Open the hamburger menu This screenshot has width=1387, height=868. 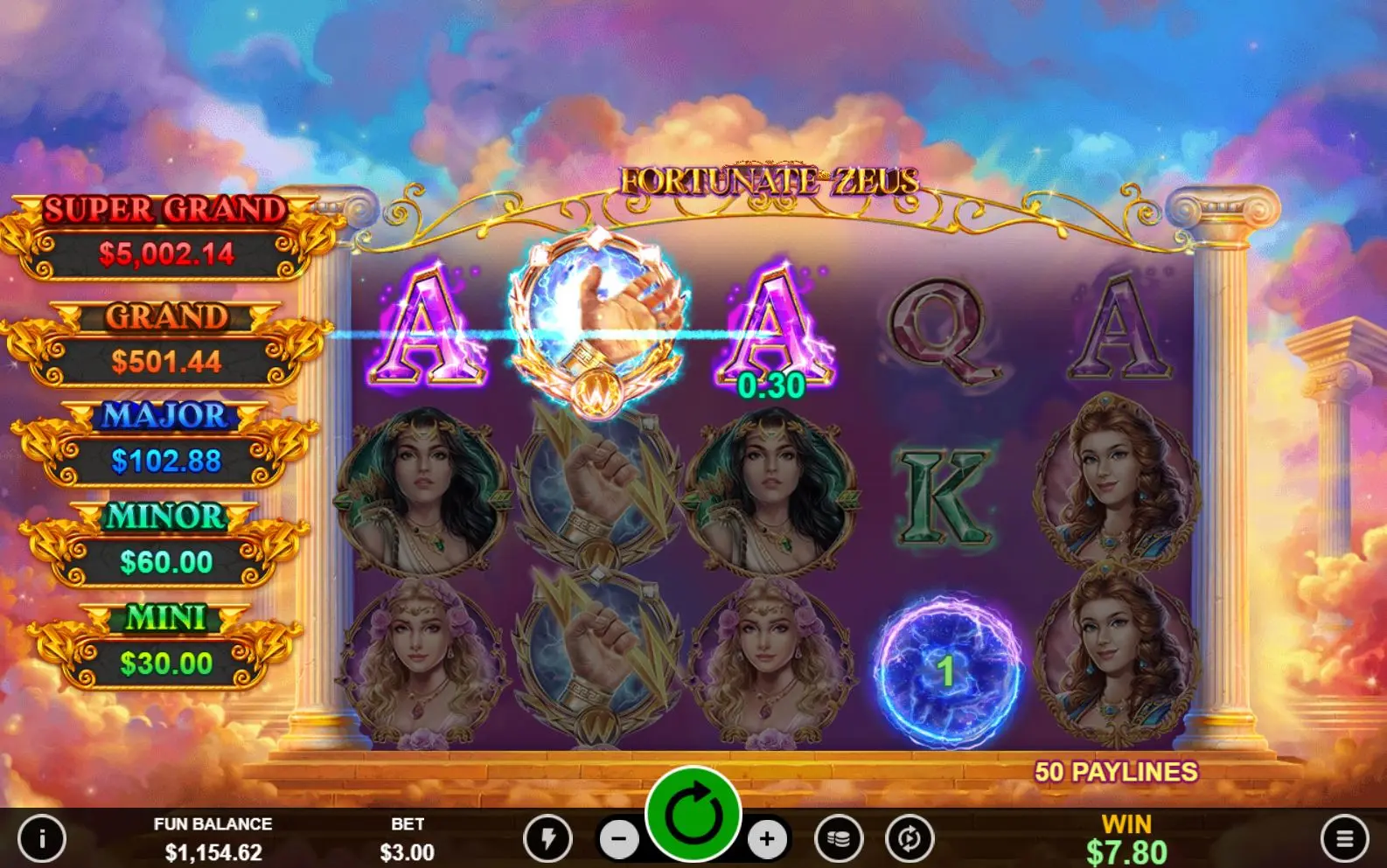tap(1345, 839)
